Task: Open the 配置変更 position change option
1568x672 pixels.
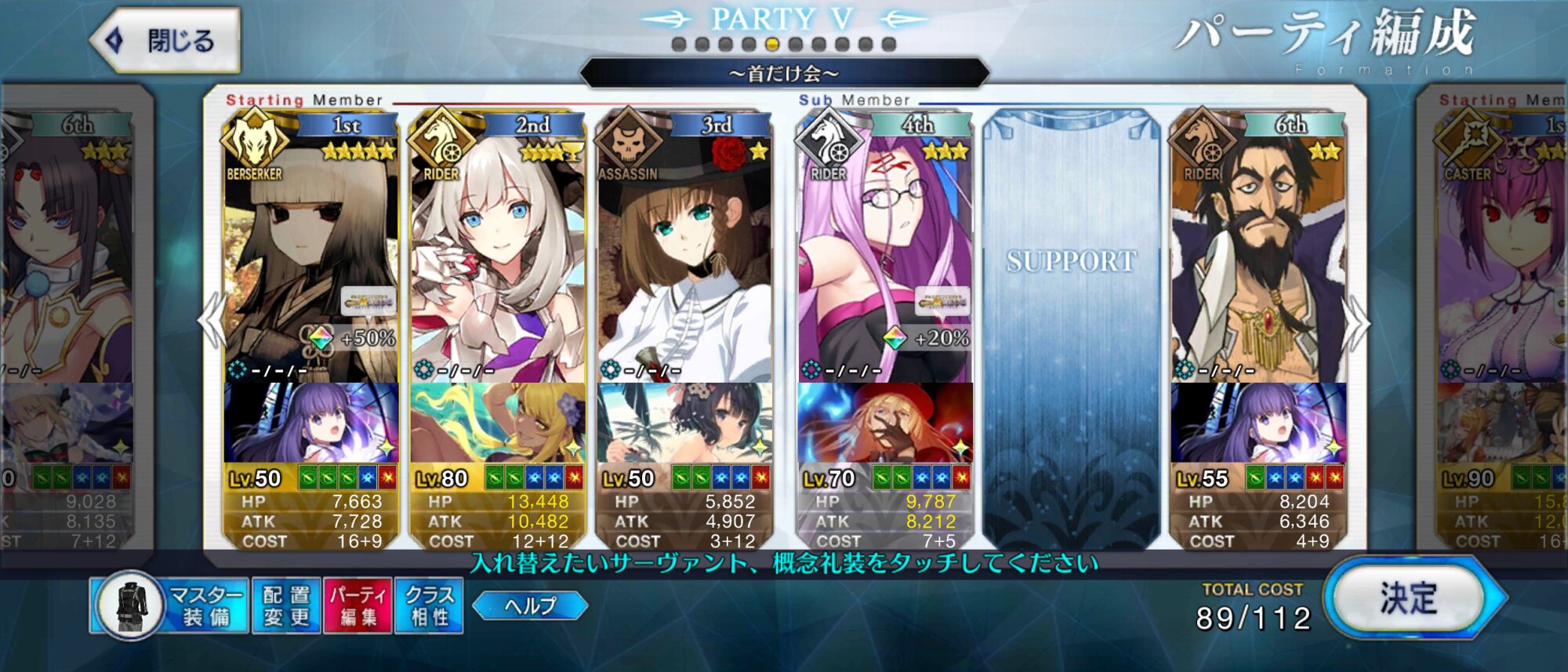Action: point(286,605)
